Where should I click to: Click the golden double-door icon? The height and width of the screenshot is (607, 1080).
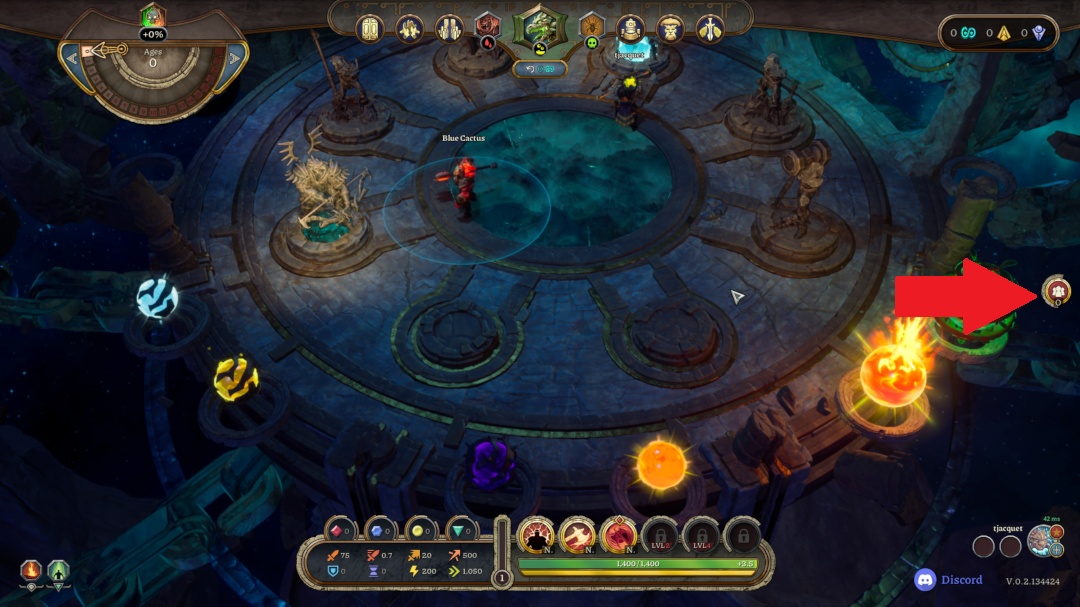pos(370,28)
